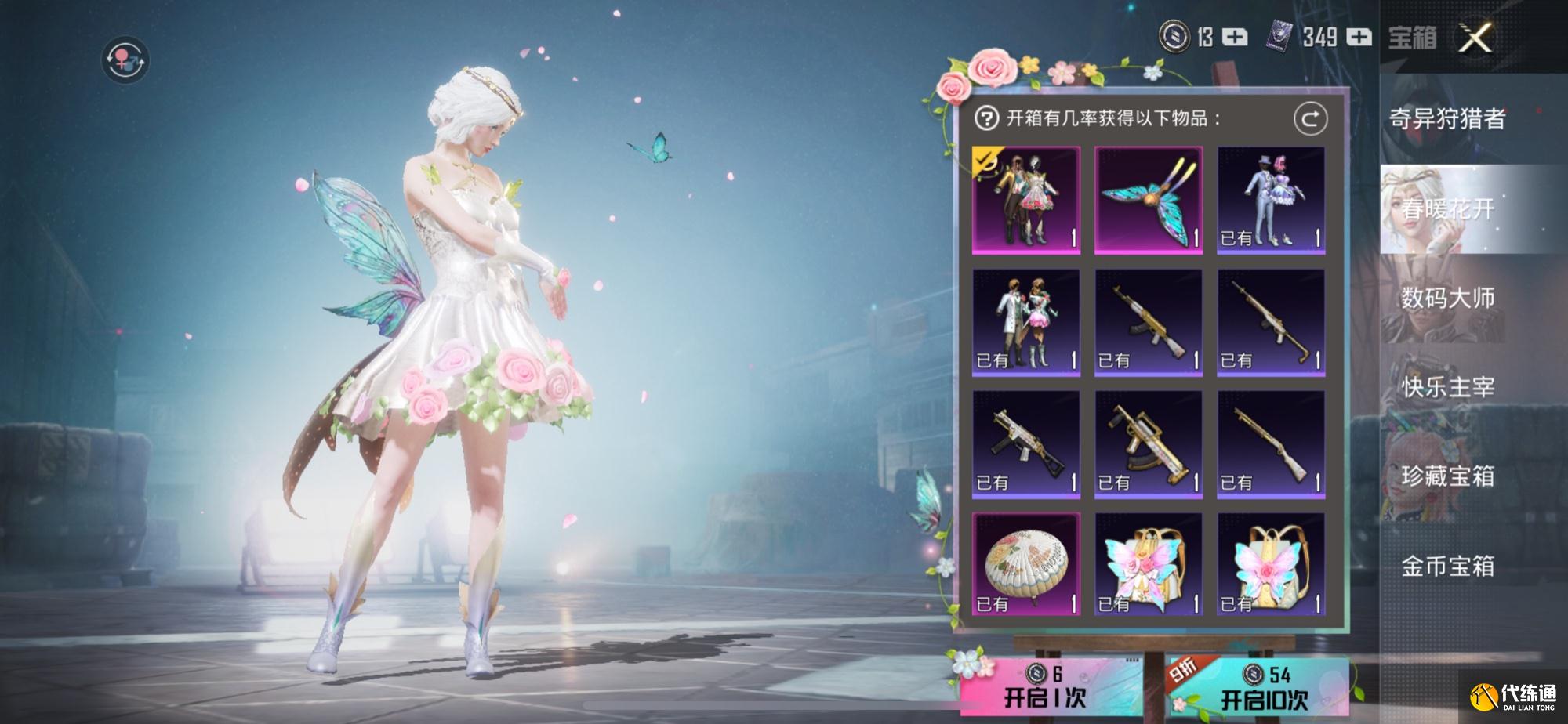
Task: Add more crate tickets with the plus button
Action: (x=1359, y=37)
